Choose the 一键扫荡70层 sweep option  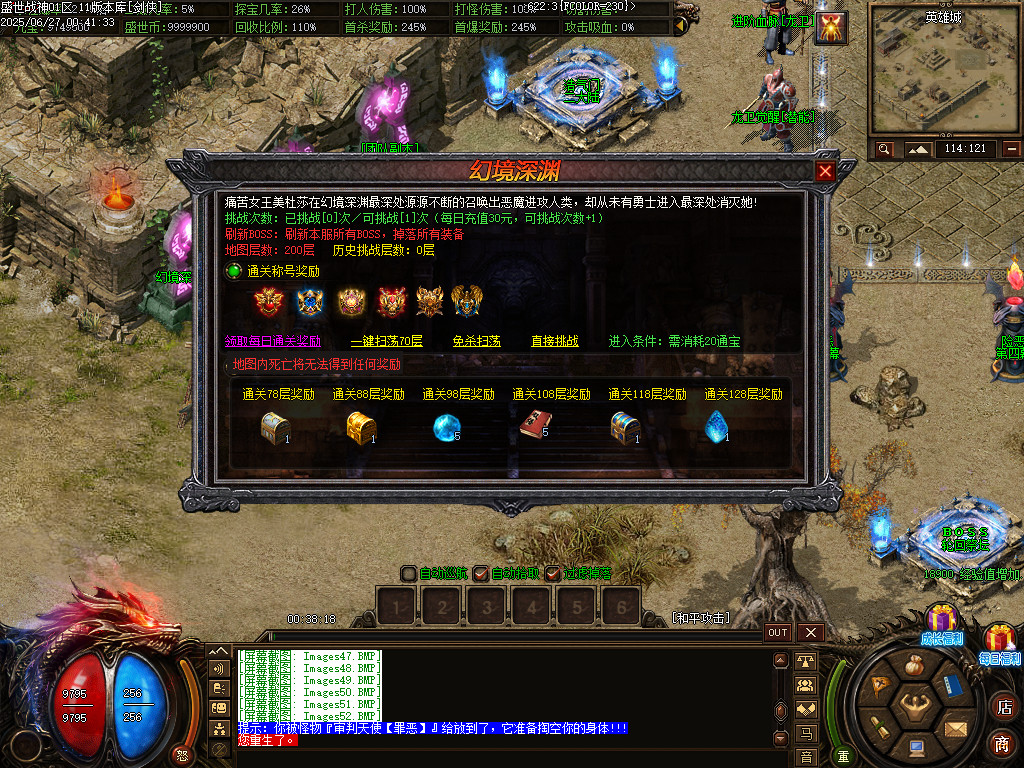coord(386,341)
